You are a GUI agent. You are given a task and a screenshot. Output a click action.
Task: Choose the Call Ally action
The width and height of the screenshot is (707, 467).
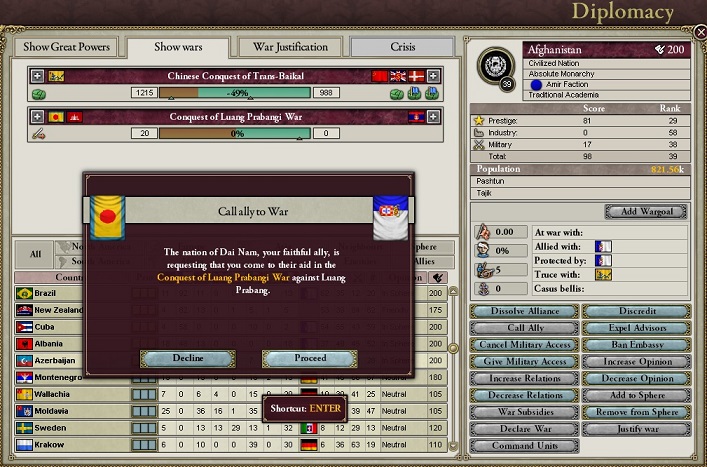(523, 328)
